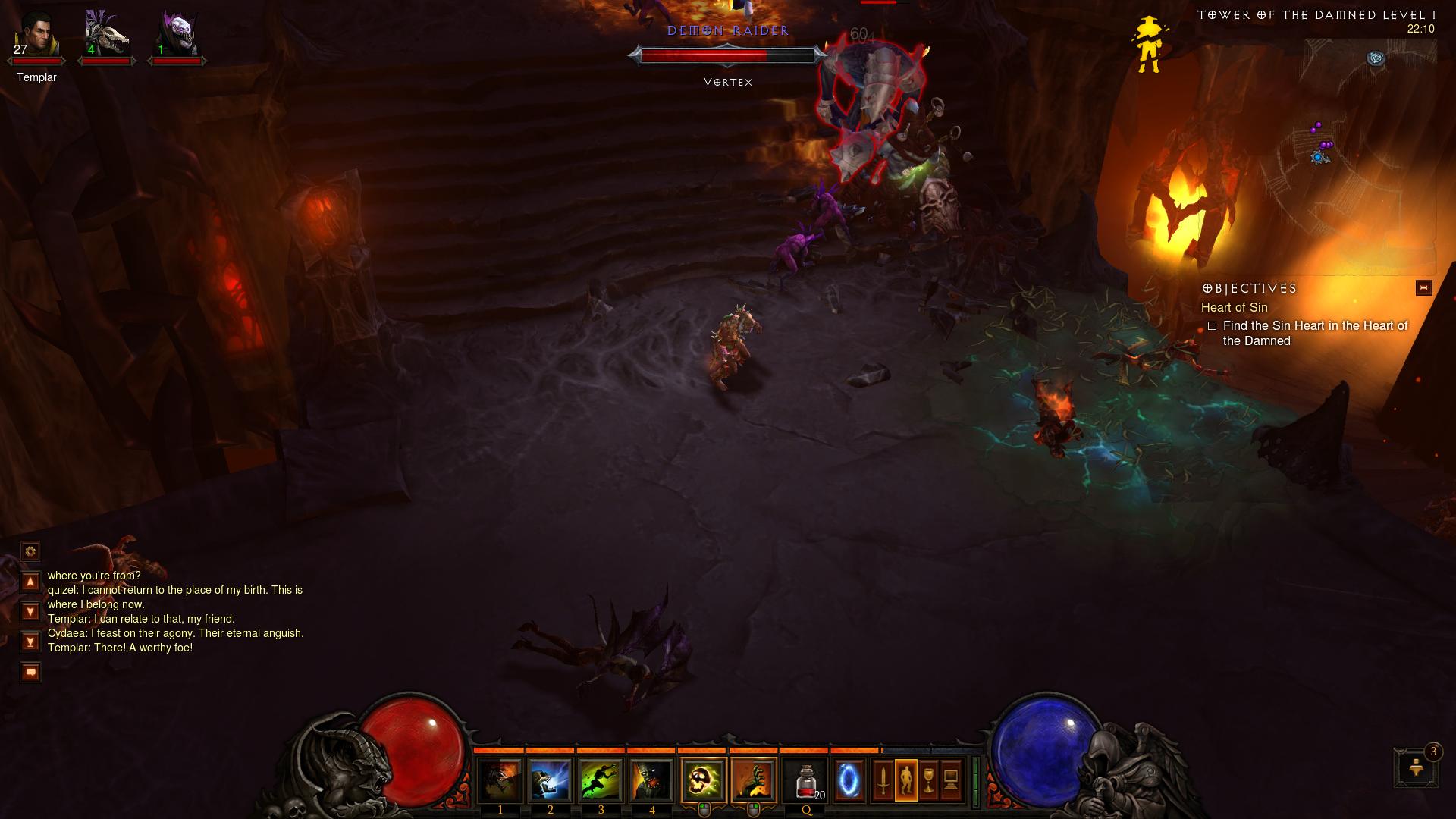
Task: Collapse the Objectives tracker panel
Action: point(1423,288)
